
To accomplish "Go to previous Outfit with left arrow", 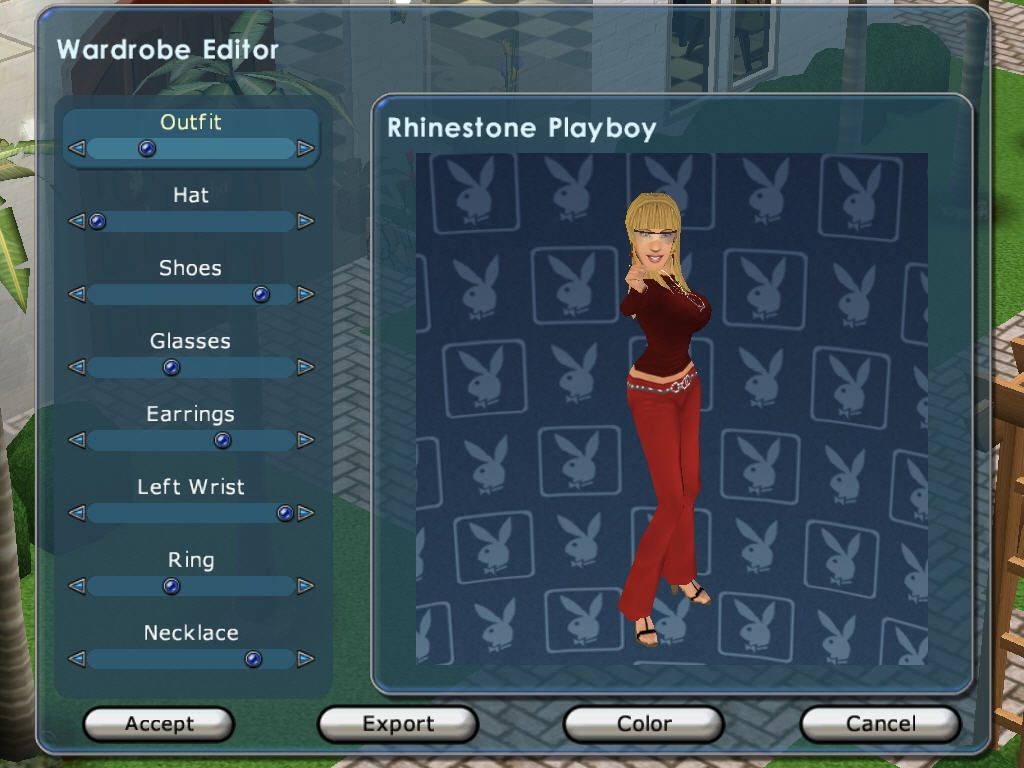I will point(77,149).
